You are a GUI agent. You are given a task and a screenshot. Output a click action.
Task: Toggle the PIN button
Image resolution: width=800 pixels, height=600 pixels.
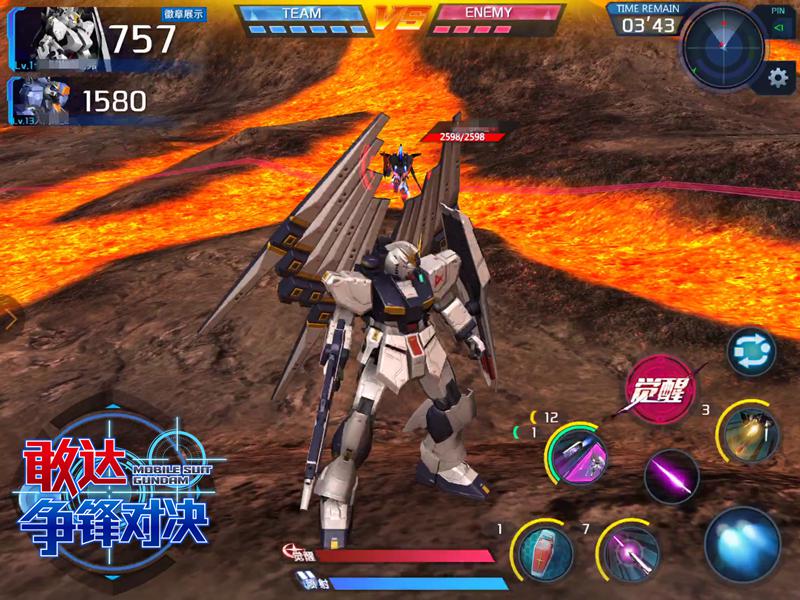(778, 22)
